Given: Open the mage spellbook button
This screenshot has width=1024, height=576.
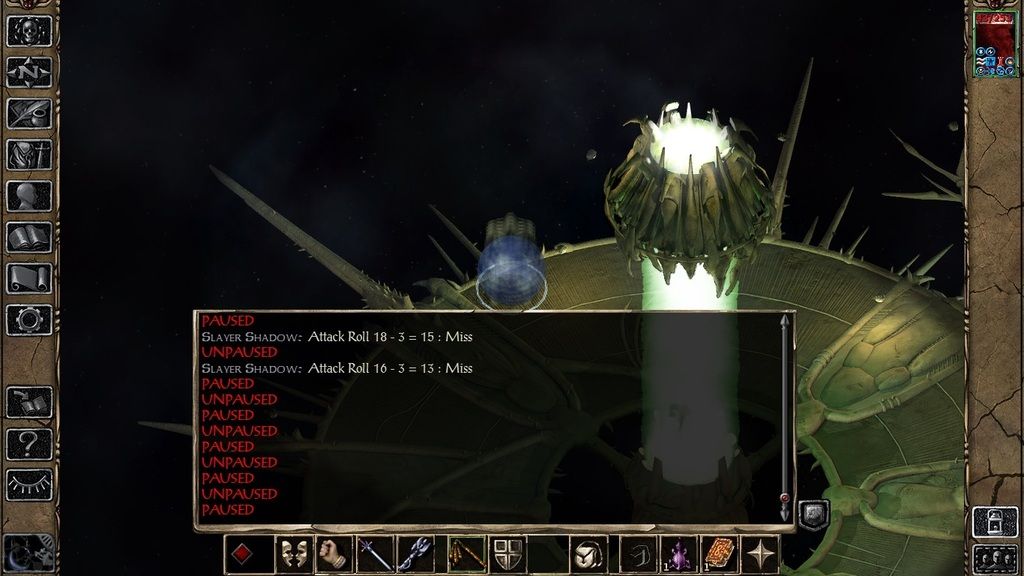Looking at the screenshot, I should 29,238.
